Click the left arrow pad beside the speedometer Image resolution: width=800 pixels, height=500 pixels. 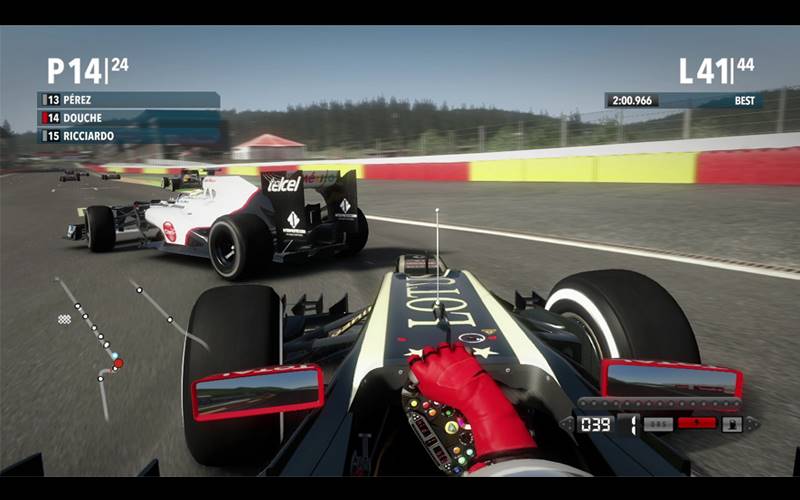pos(567,424)
